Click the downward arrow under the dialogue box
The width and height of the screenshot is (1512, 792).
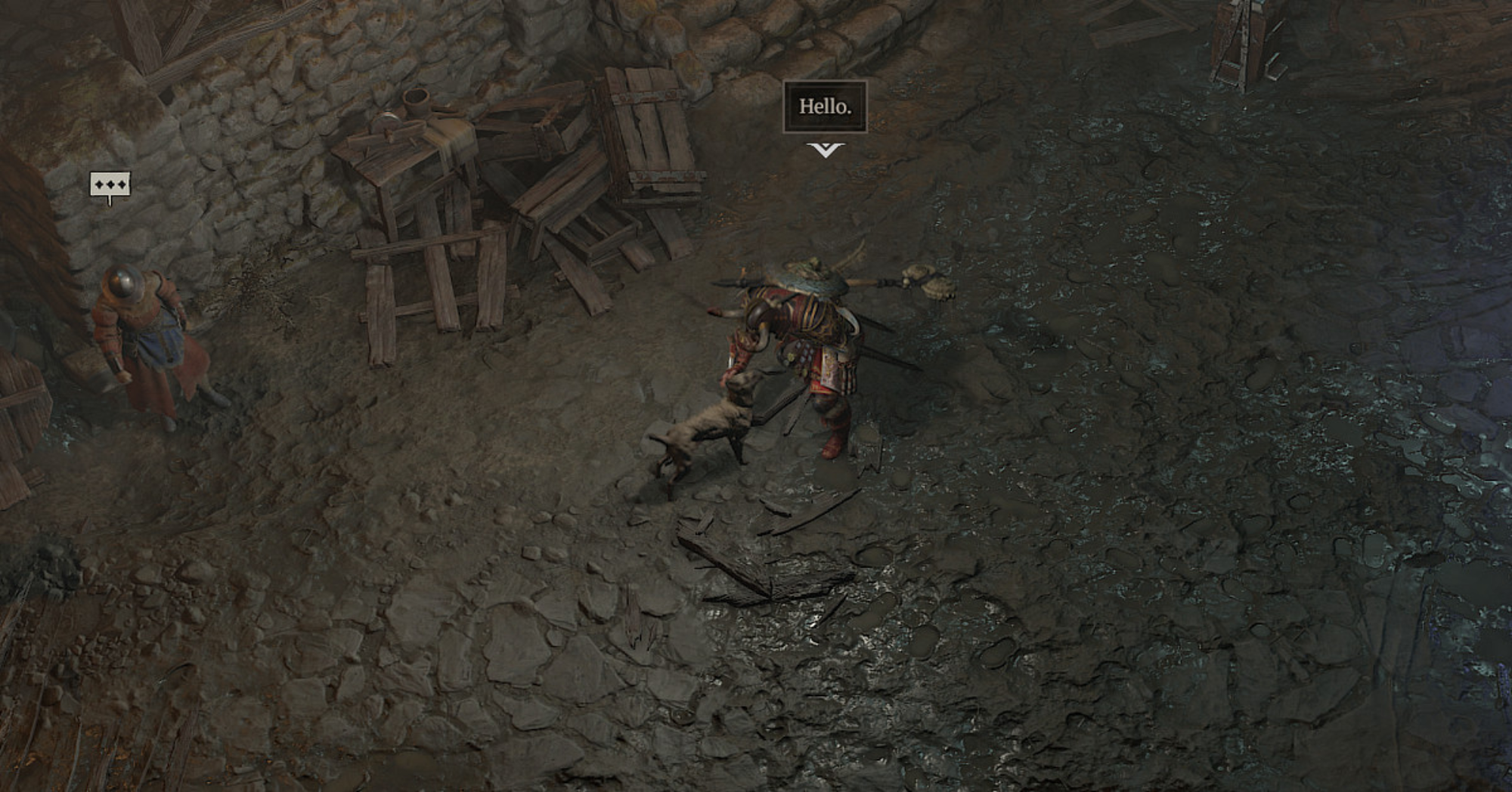[x=826, y=149]
